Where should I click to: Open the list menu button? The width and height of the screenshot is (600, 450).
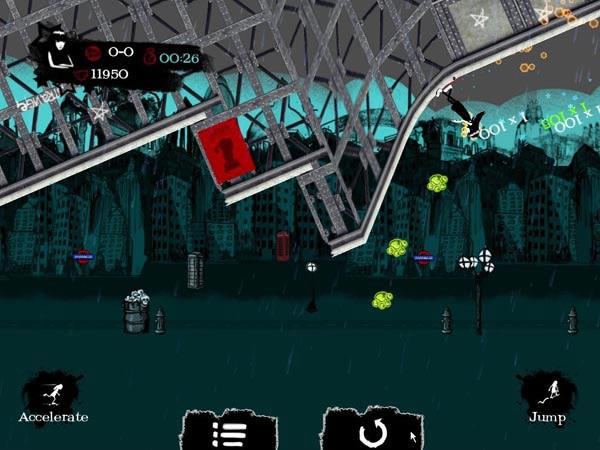[x=231, y=433]
